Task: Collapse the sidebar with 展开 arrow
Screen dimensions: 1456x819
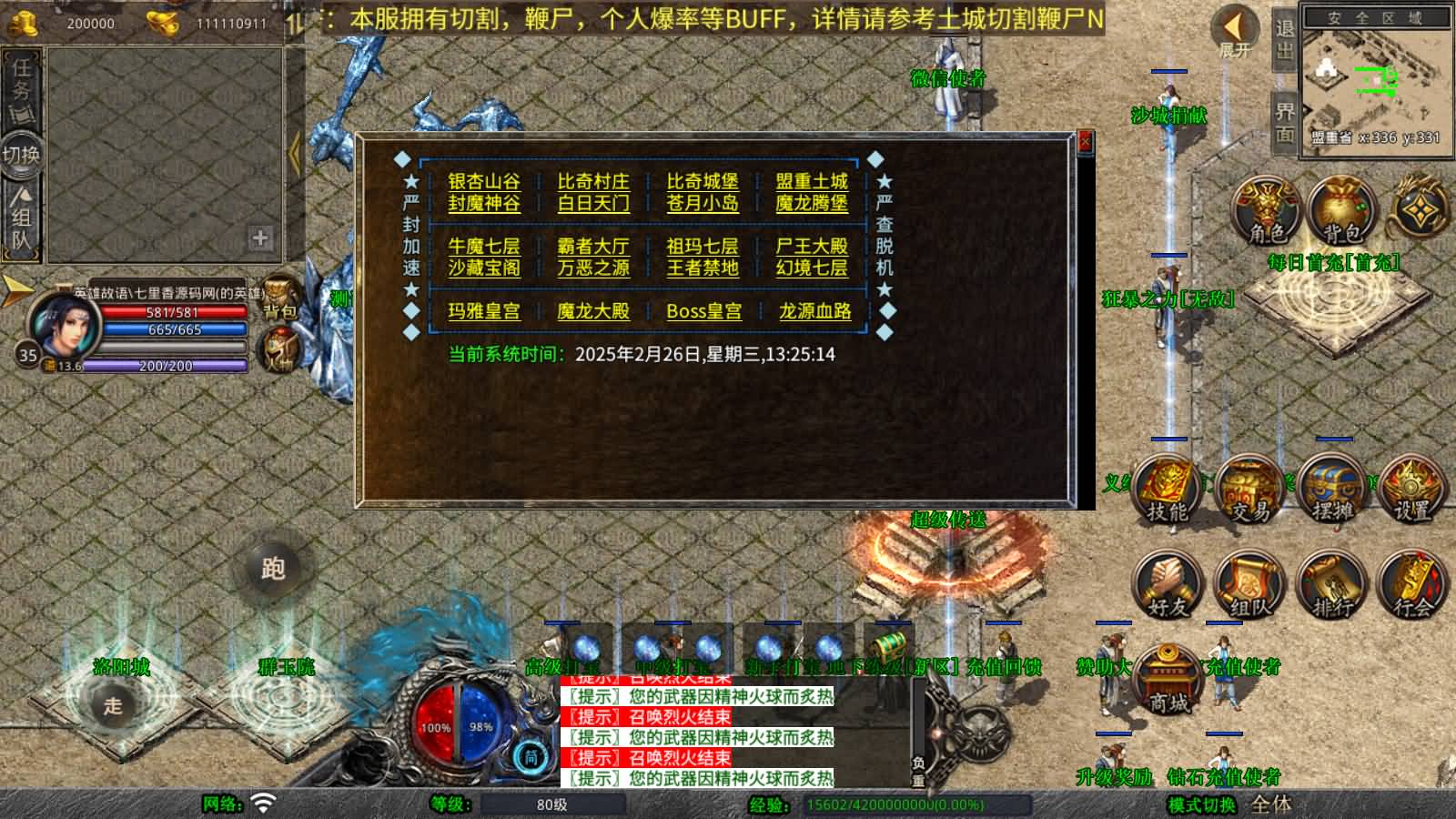Action: pyautogui.click(x=1233, y=27)
